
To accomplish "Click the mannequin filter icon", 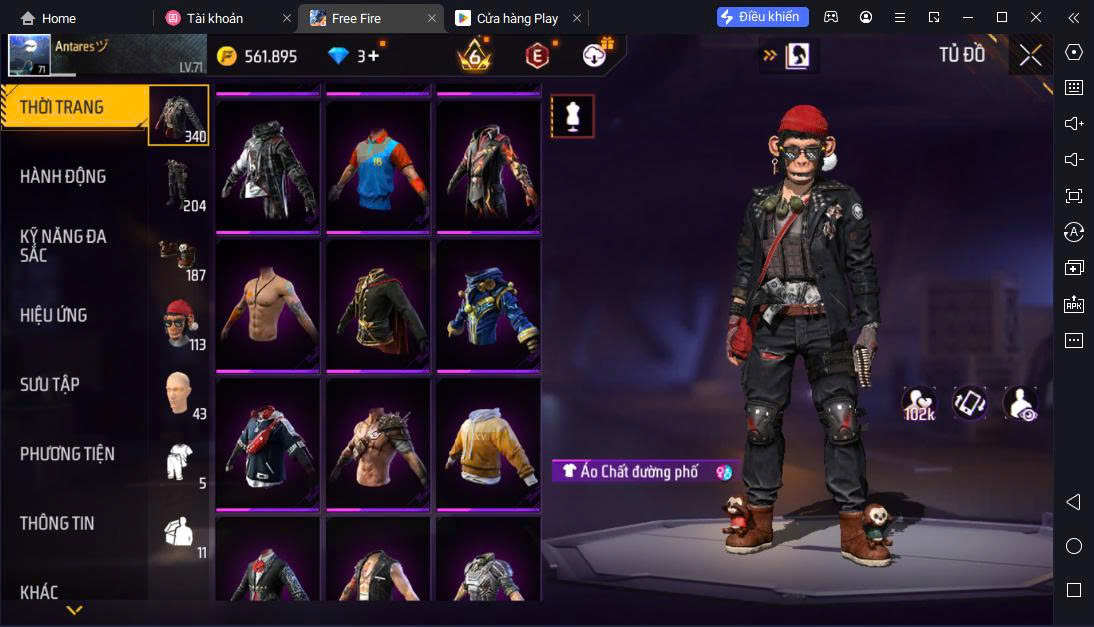I will [x=572, y=117].
